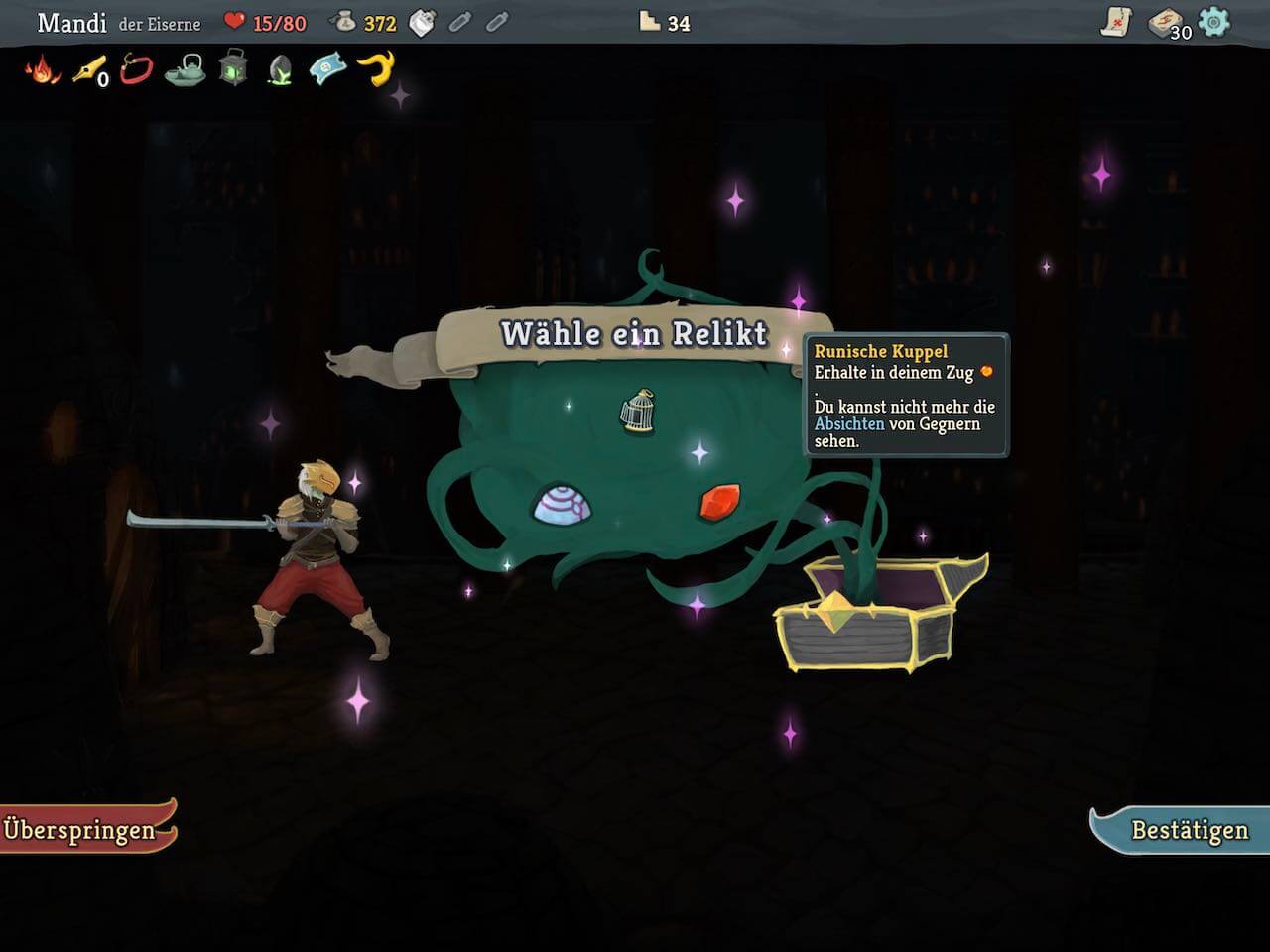Open settings with the gear icon

(x=1214, y=22)
